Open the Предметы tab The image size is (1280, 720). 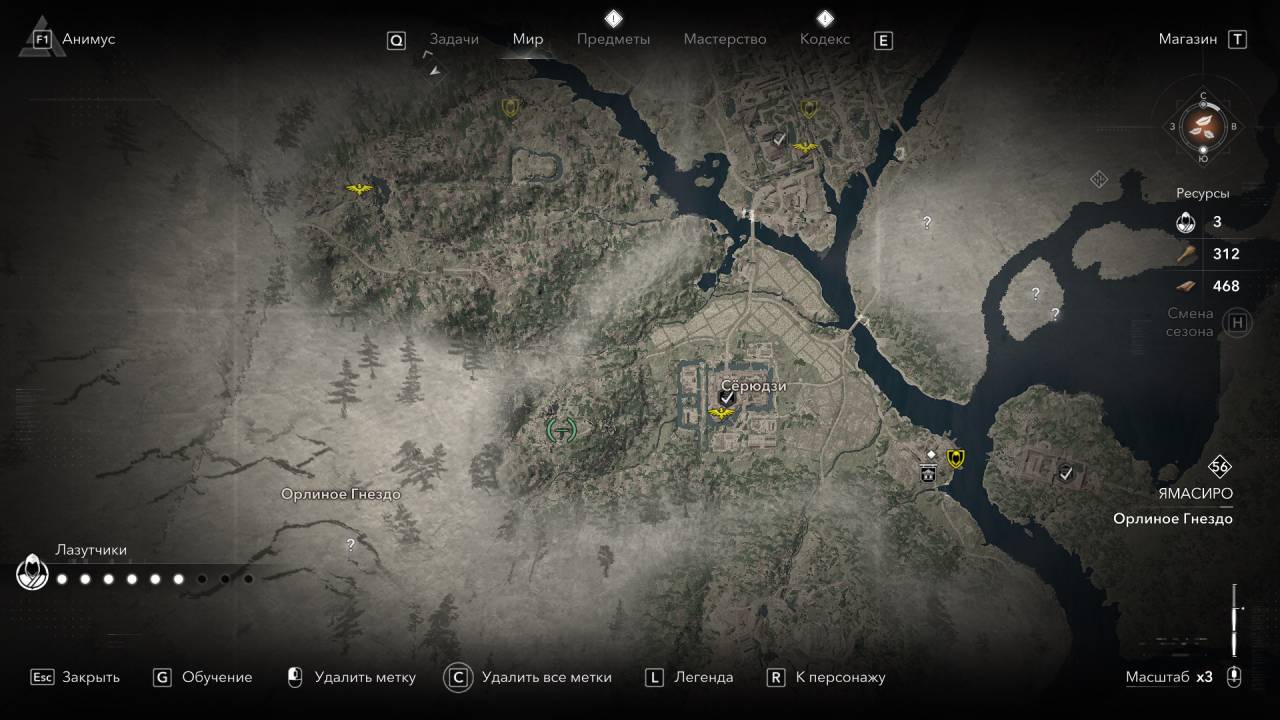pos(613,39)
